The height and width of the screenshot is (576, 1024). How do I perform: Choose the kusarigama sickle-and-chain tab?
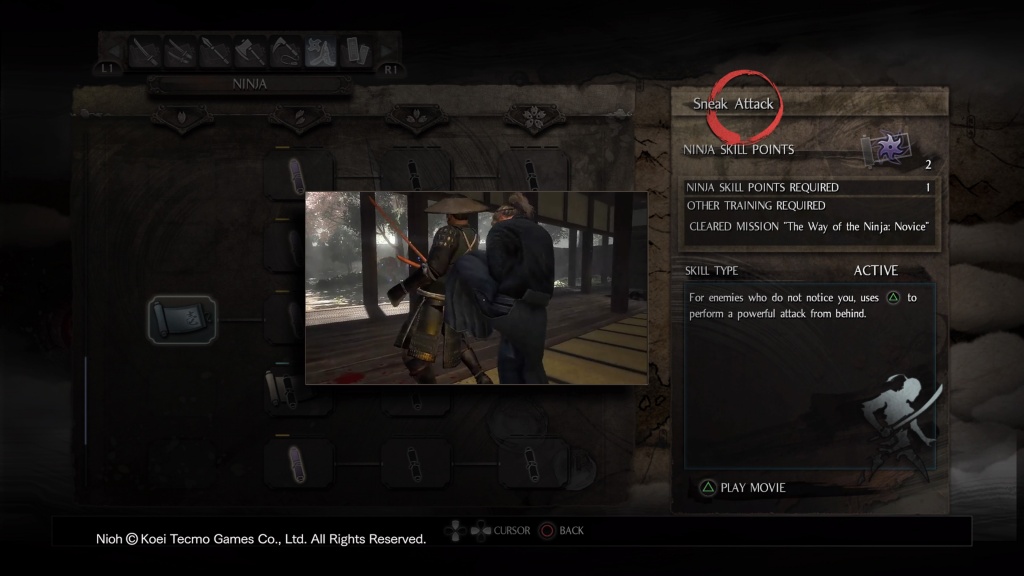(x=284, y=52)
